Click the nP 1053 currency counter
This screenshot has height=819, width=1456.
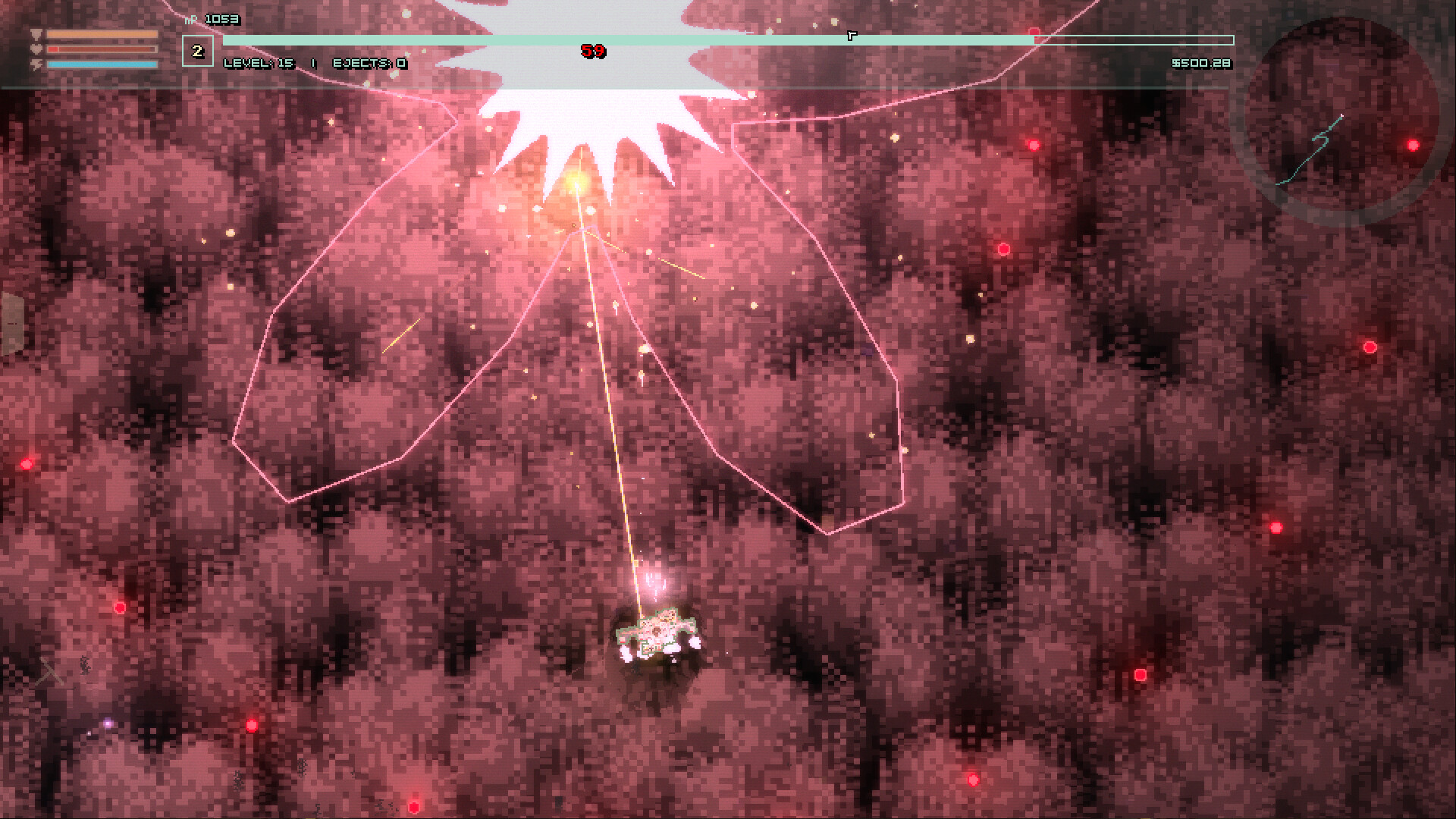click(x=212, y=20)
